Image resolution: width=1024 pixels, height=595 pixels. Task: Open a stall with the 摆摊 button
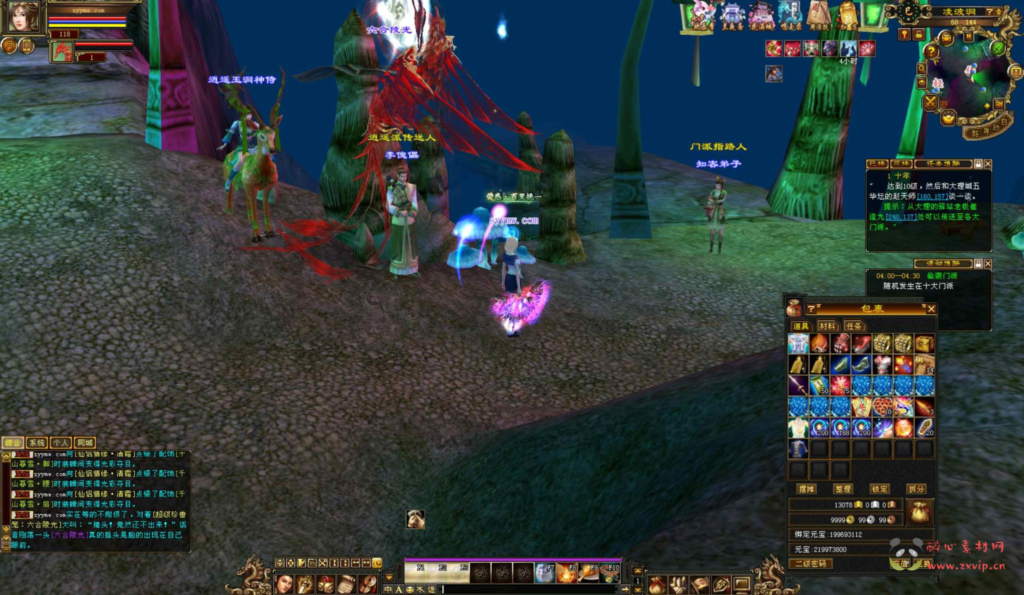[806, 489]
